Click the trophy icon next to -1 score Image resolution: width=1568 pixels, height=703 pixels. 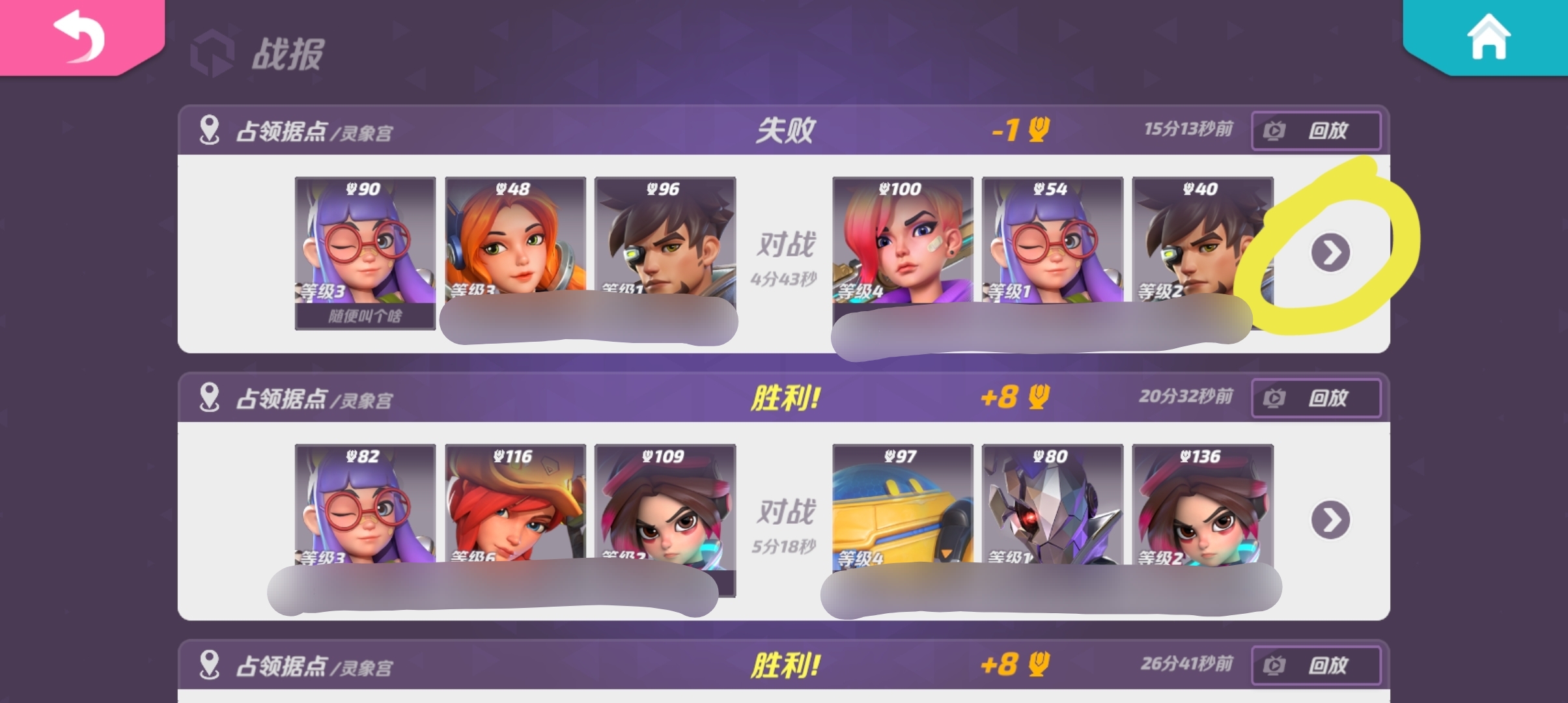tap(1041, 130)
